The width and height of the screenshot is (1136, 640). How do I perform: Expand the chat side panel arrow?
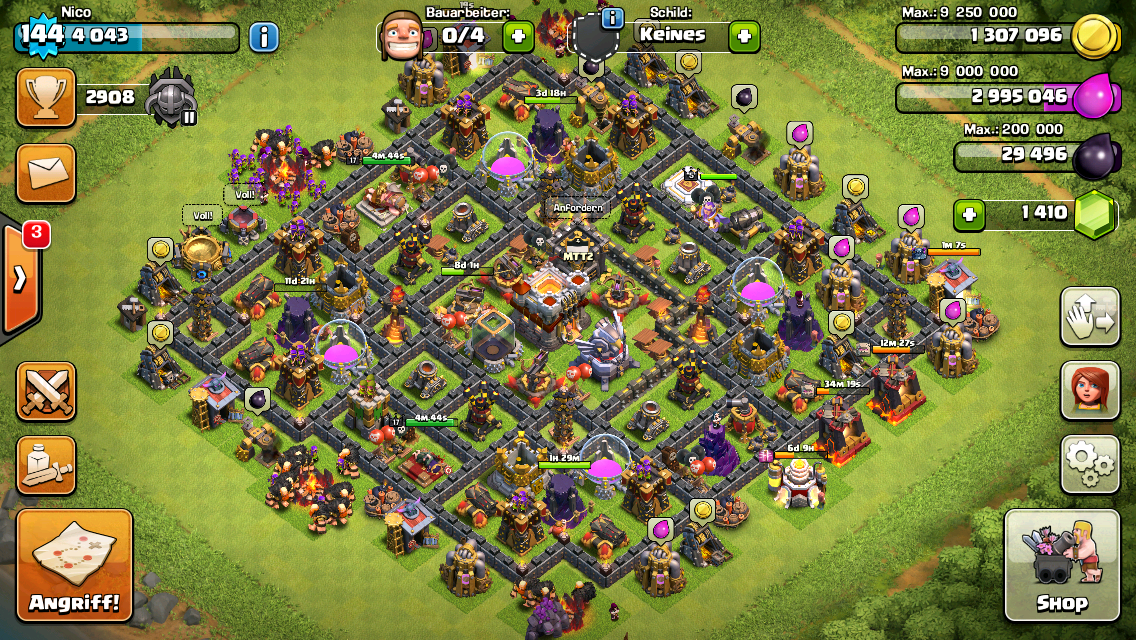(20, 278)
